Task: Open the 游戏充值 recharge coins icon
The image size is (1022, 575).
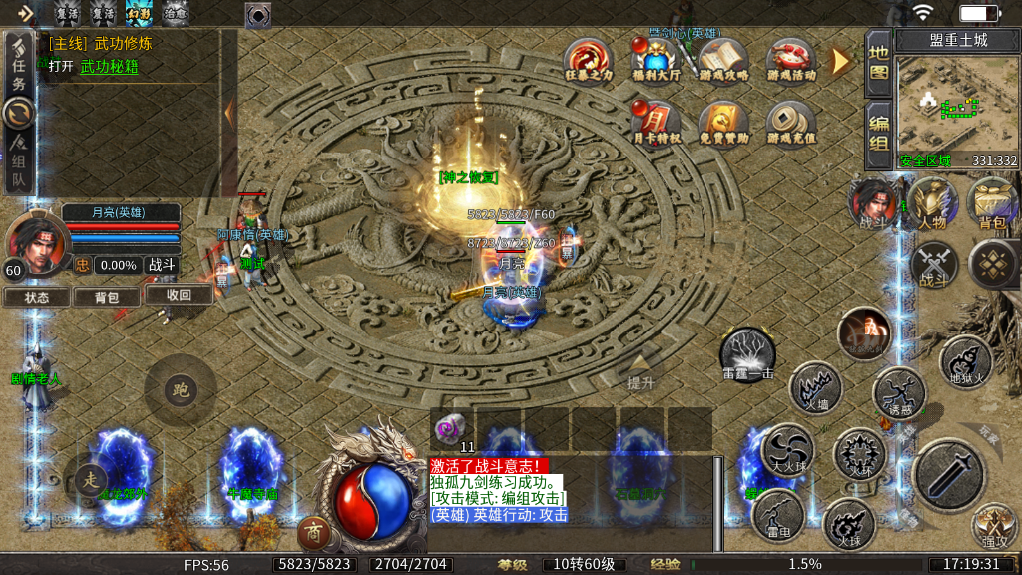Action: (791, 122)
